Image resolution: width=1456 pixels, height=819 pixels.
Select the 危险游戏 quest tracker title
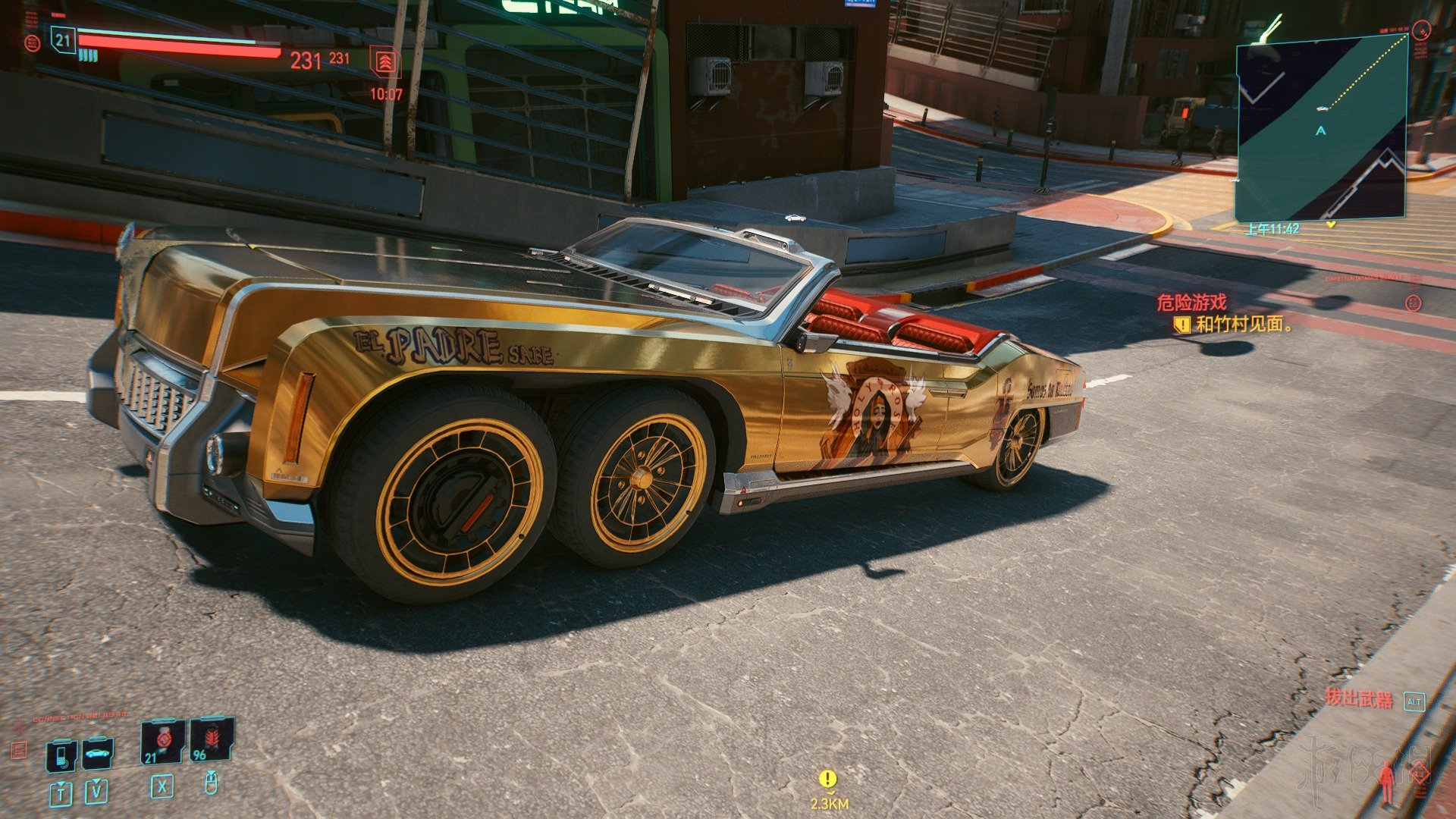tap(1191, 303)
